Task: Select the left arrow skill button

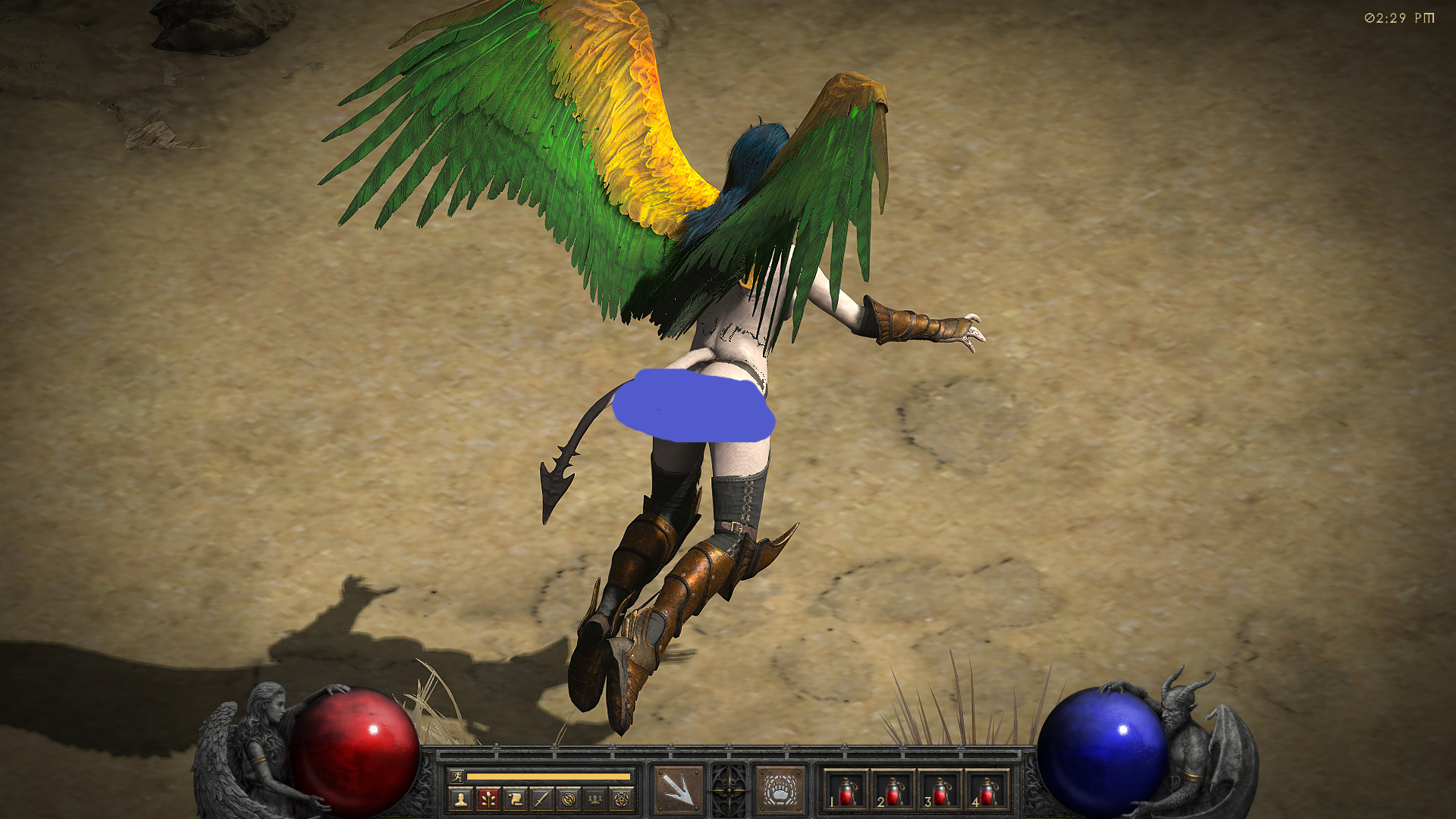Action: coord(677,789)
